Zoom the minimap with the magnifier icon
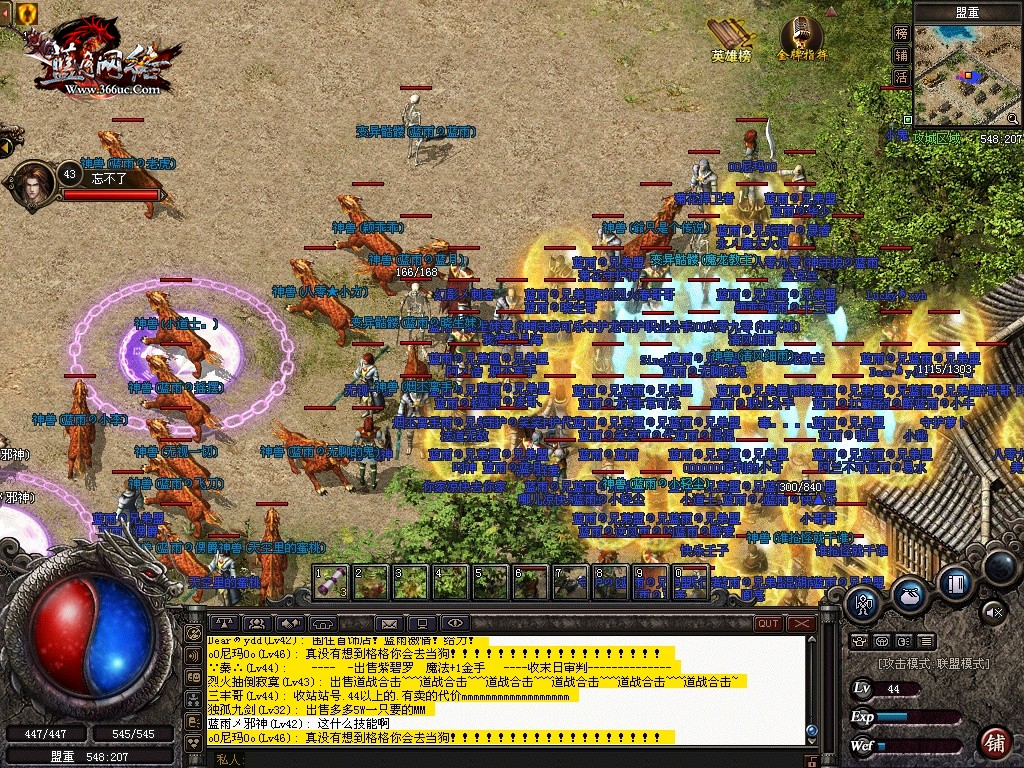The width and height of the screenshot is (1024, 768). [x=1011, y=118]
